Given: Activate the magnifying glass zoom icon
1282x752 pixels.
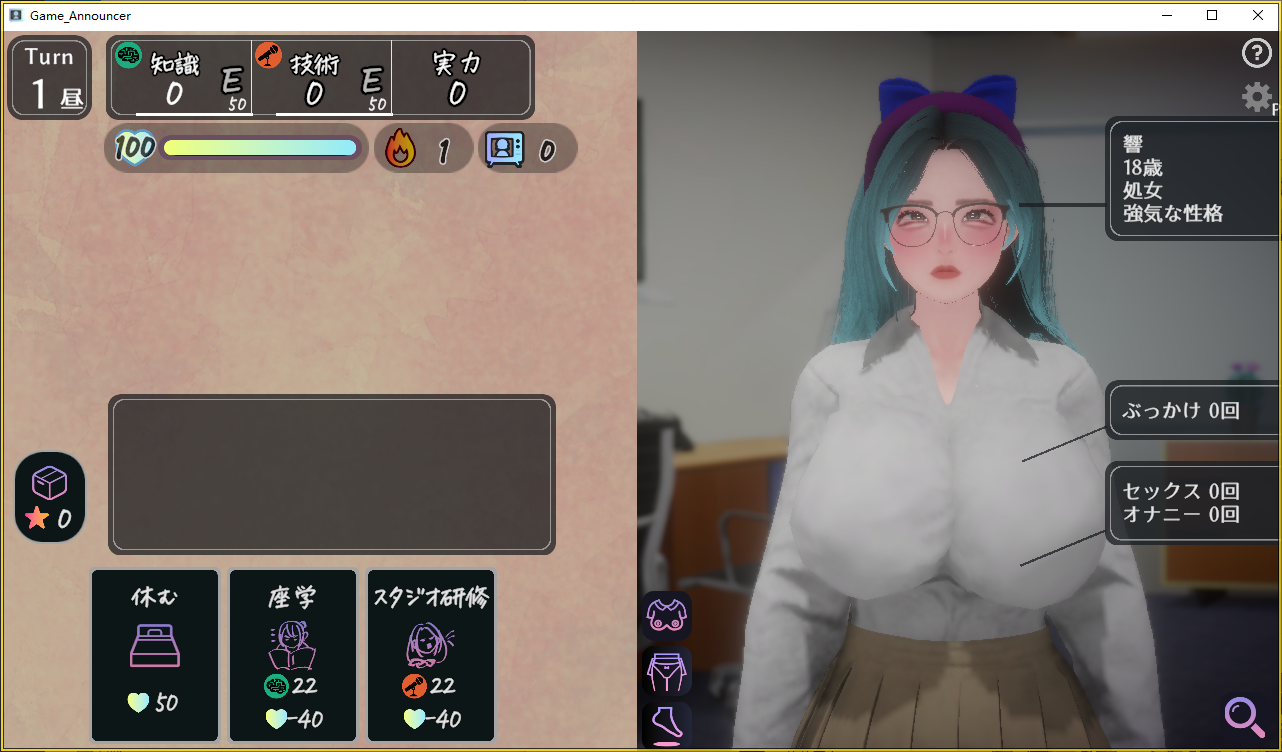Looking at the screenshot, I should click(x=1242, y=715).
